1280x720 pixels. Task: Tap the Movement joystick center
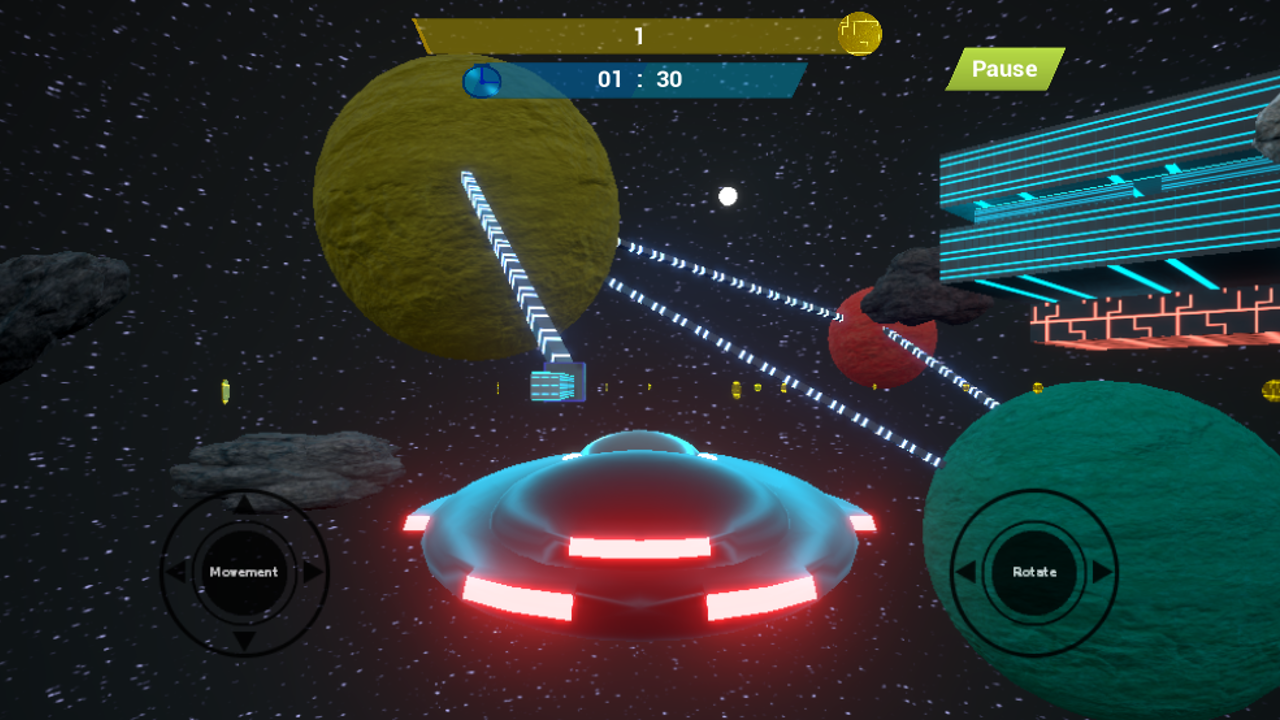tap(244, 572)
